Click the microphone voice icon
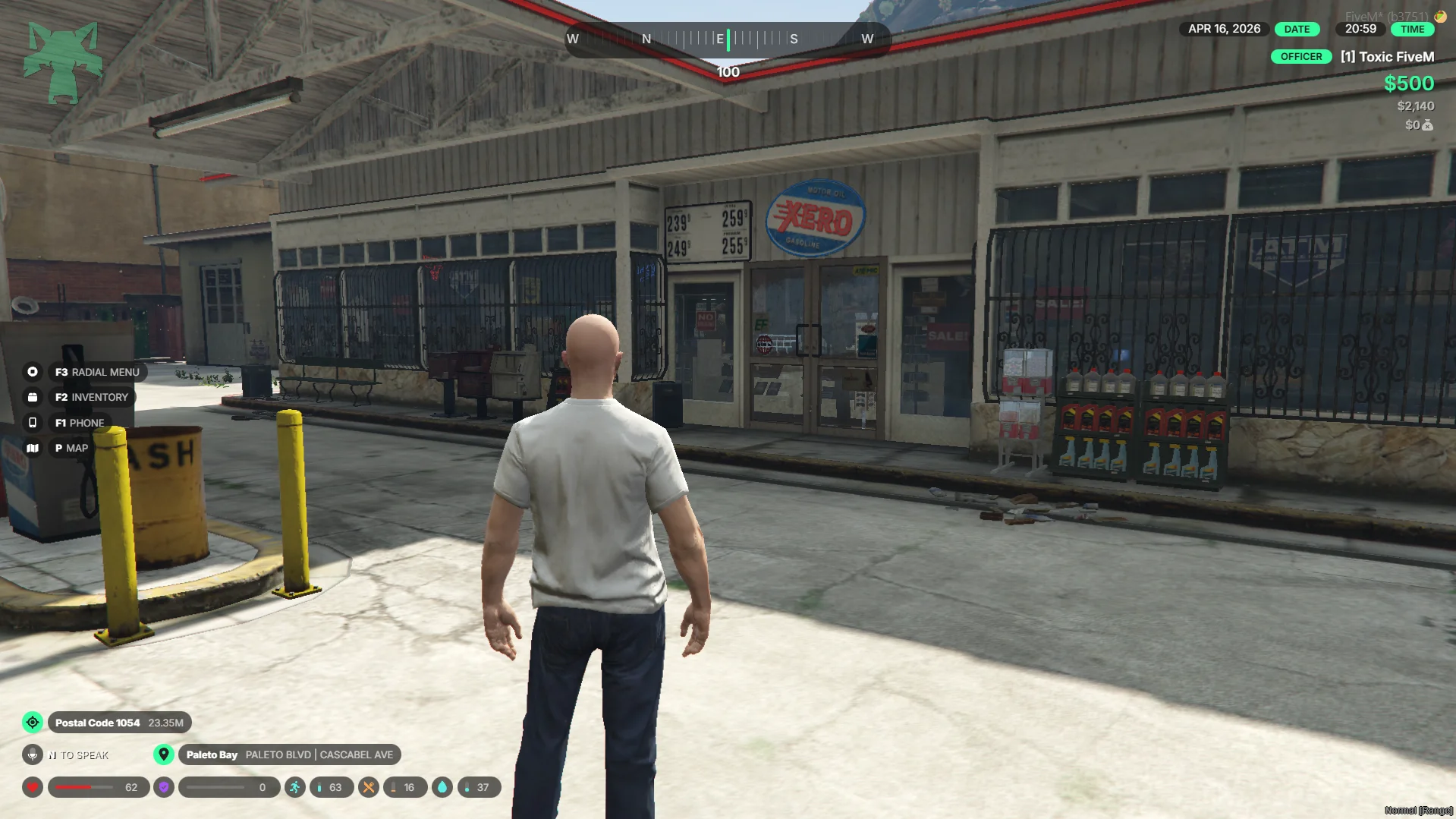The image size is (1456, 819). click(33, 754)
